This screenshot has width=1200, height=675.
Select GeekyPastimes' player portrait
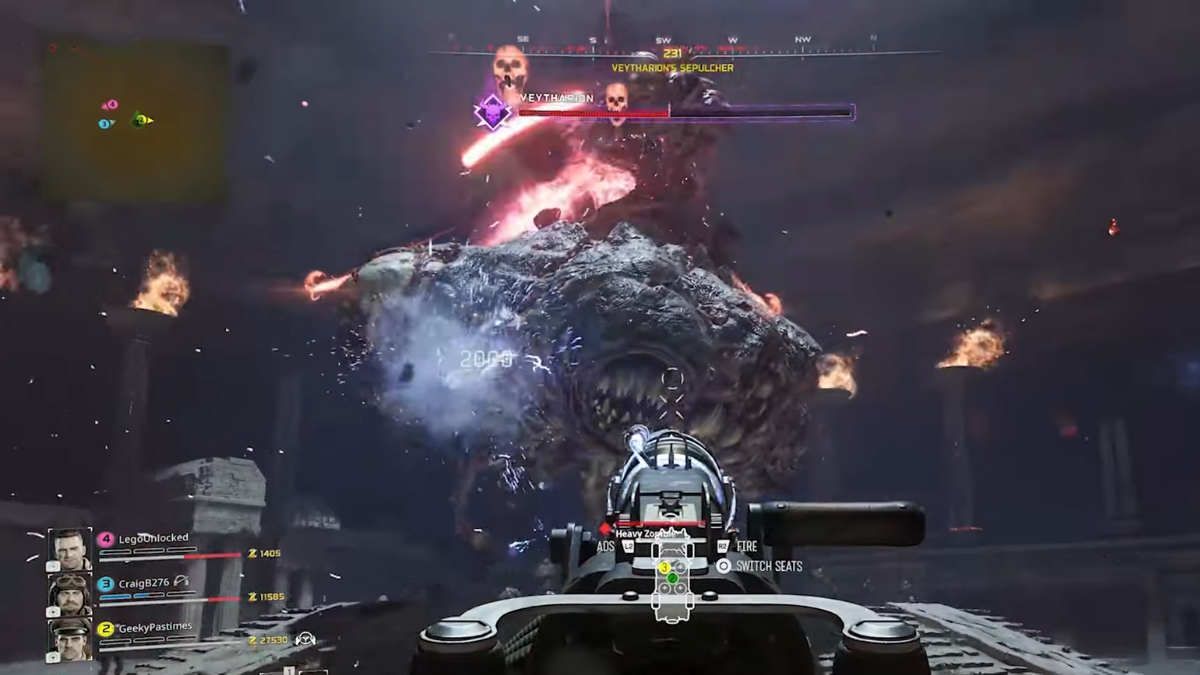point(70,640)
